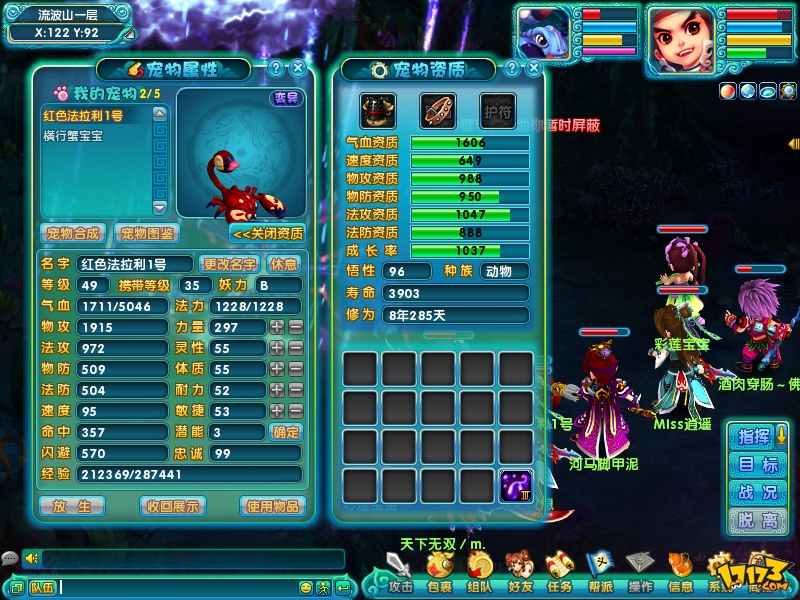
Task: Release the pet with 放生
Action: coord(71,505)
